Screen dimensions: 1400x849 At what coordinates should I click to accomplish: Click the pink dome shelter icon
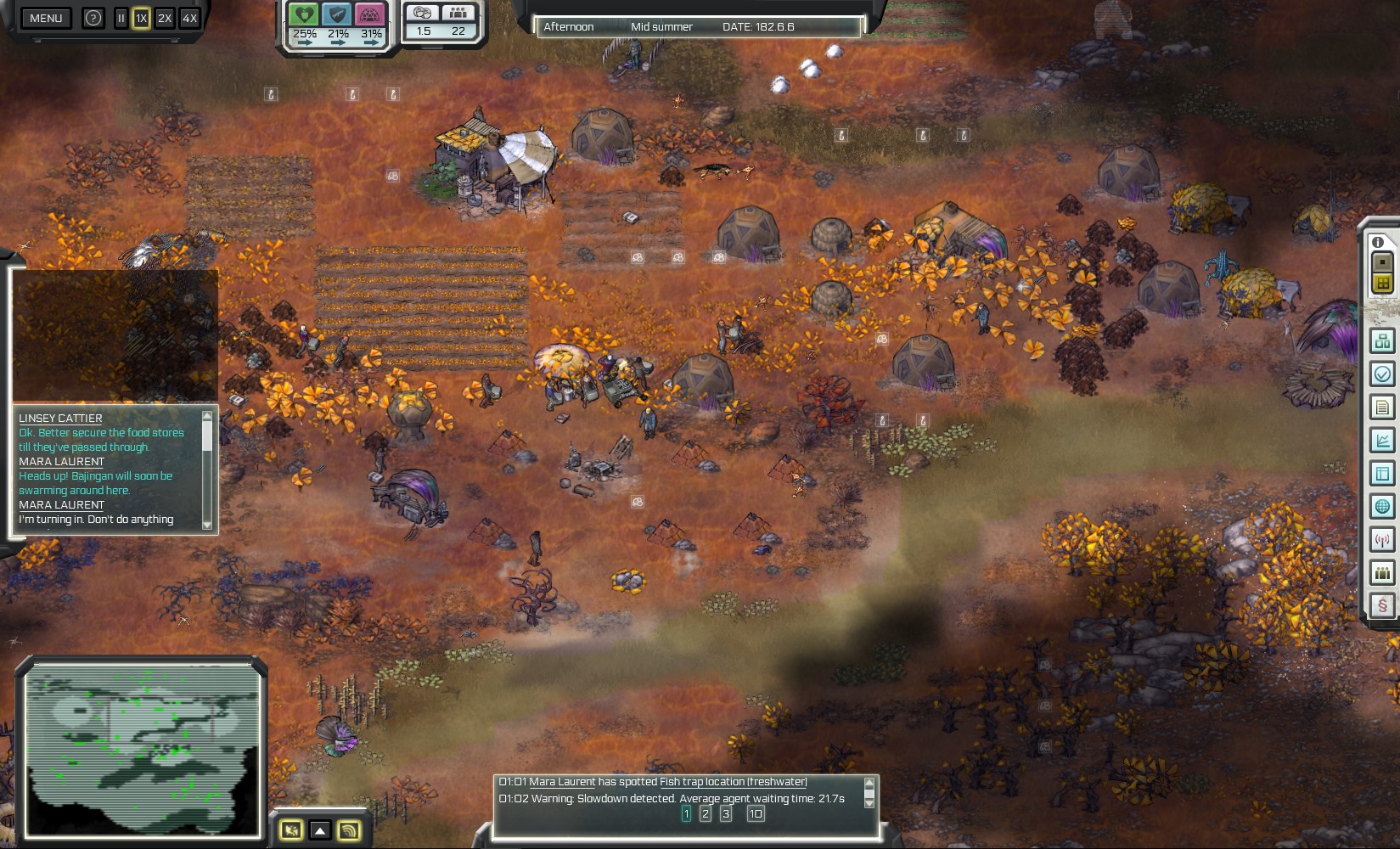click(x=371, y=14)
